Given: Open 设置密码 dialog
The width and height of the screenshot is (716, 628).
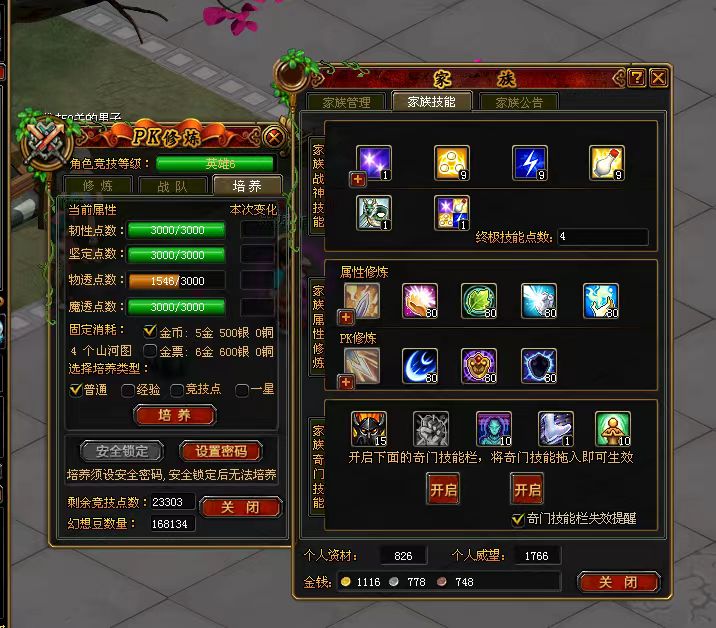Looking at the screenshot, I should [x=220, y=451].
